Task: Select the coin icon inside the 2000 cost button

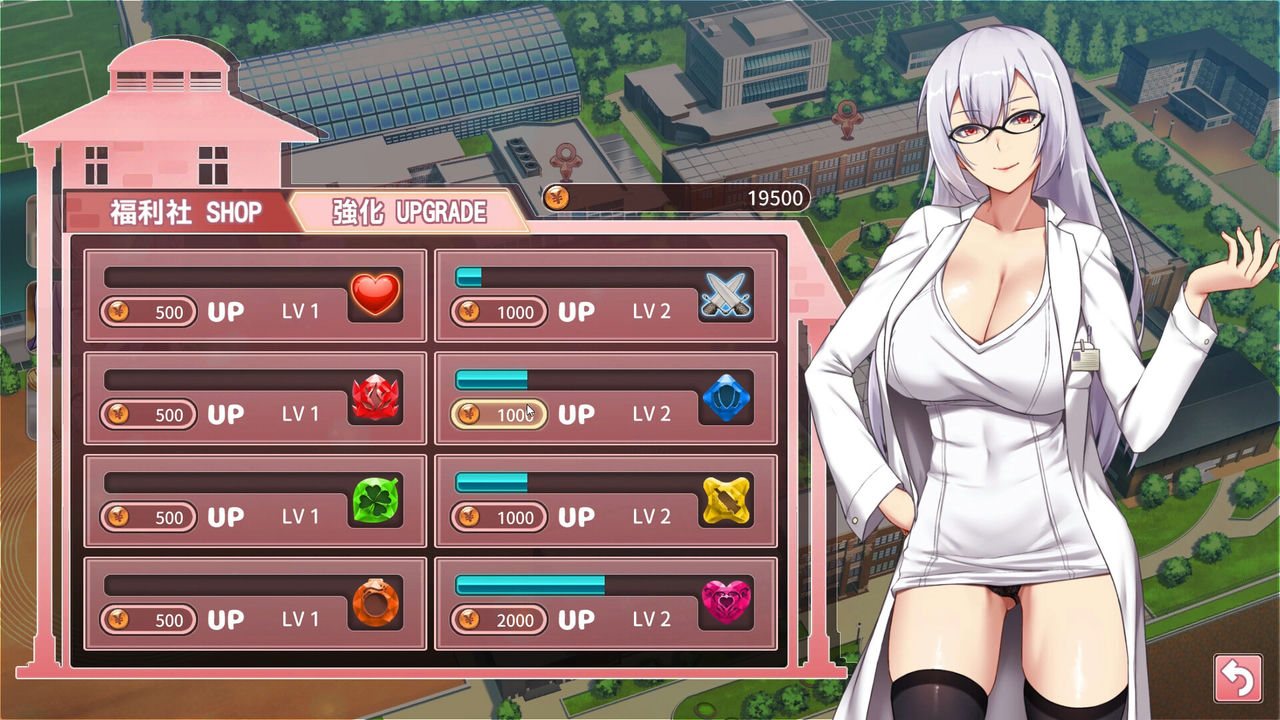Action: (x=469, y=620)
